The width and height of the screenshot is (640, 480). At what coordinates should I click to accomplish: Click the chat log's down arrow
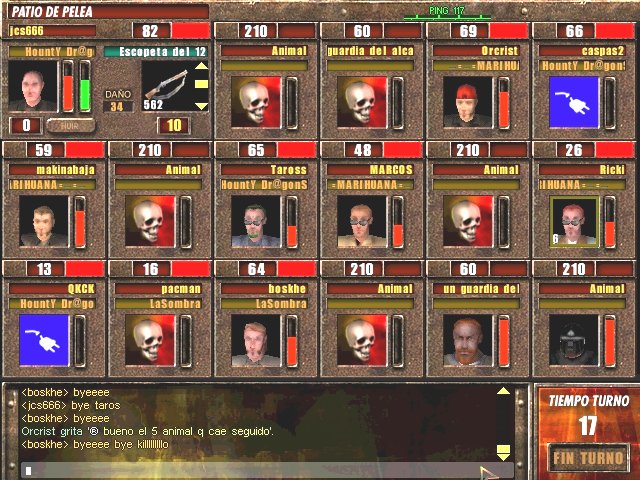click(503, 452)
